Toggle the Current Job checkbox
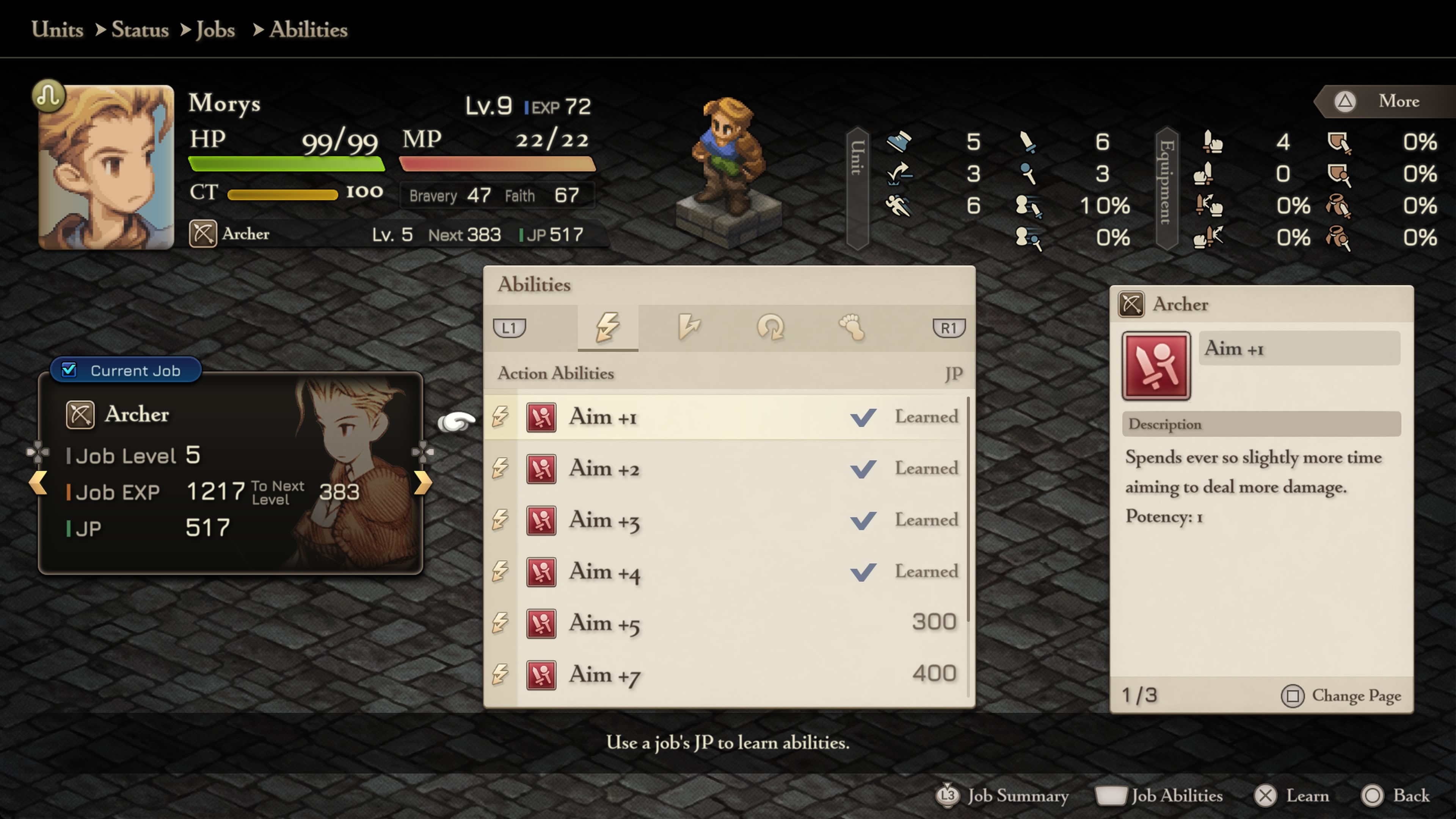Viewport: 1456px width, 819px height. pyautogui.click(x=69, y=370)
